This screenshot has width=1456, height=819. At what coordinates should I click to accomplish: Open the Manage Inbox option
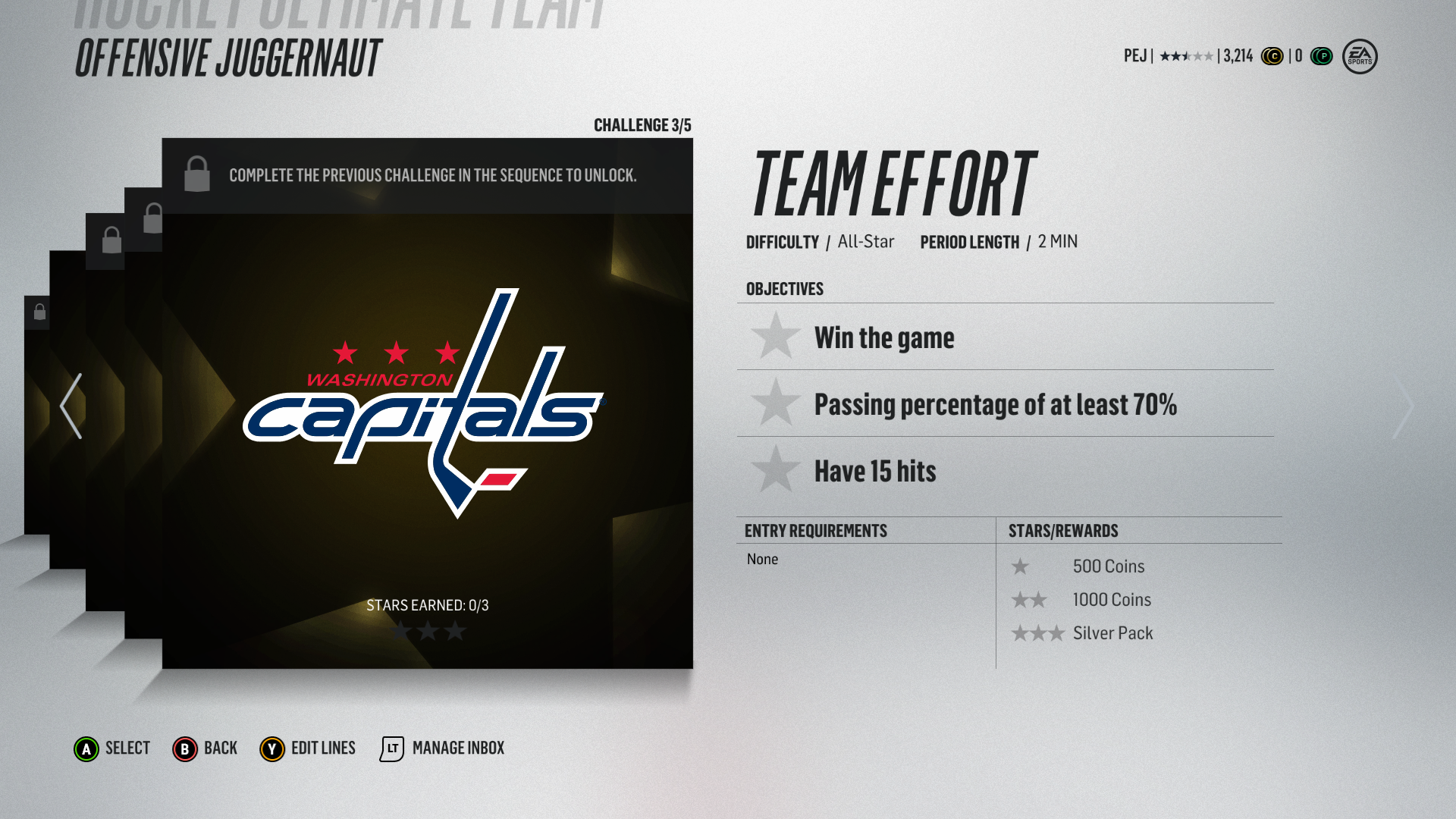pos(442,748)
